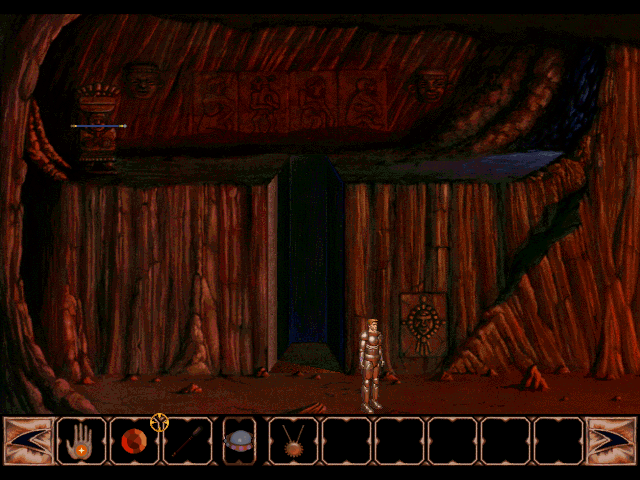The height and width of the screenshot is (480, 640).
Task: Choose the round metal helmet item
Action: coord(240,440)
